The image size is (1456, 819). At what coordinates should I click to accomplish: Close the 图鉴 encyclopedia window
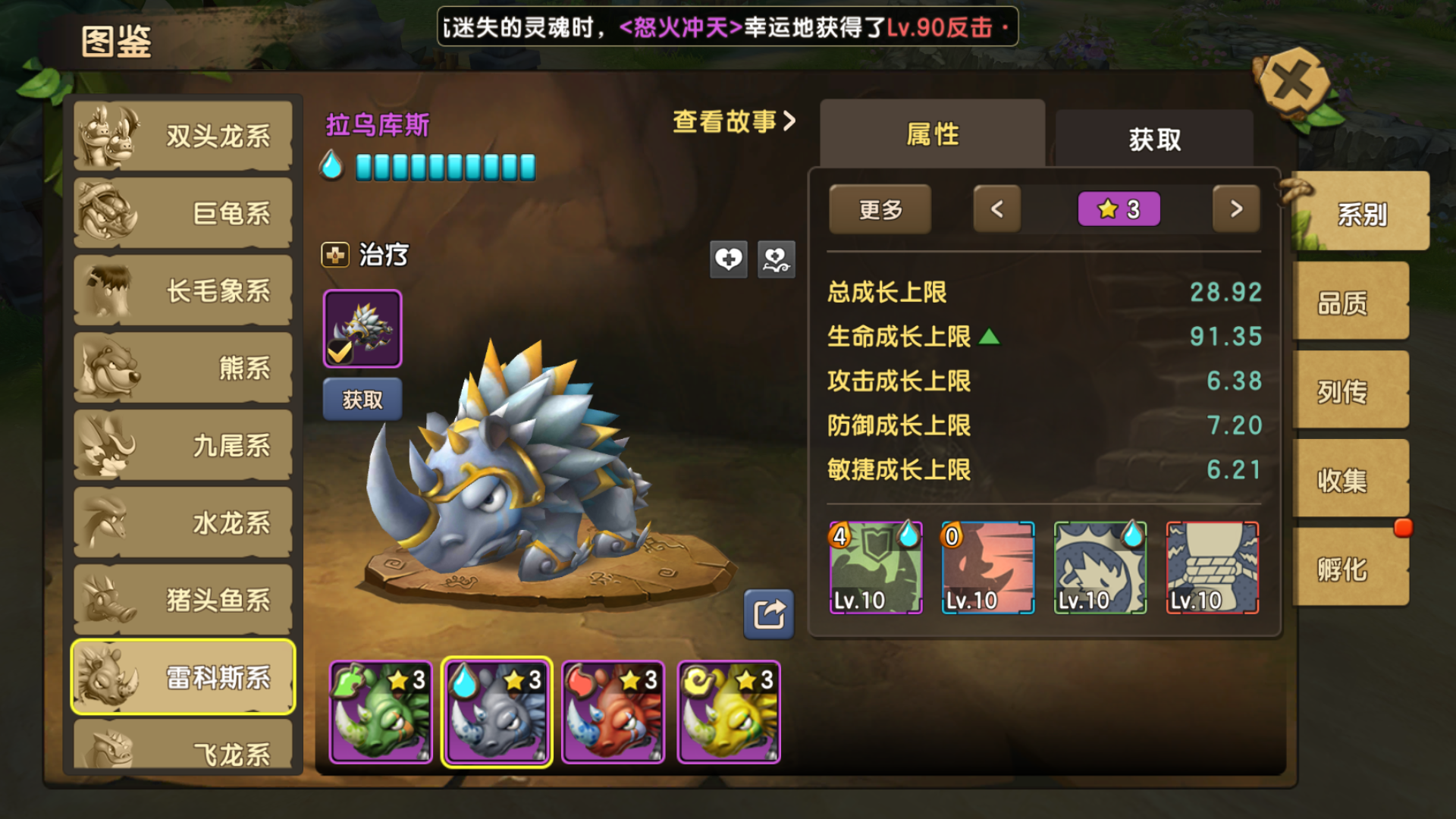[x=1293, y=82]
